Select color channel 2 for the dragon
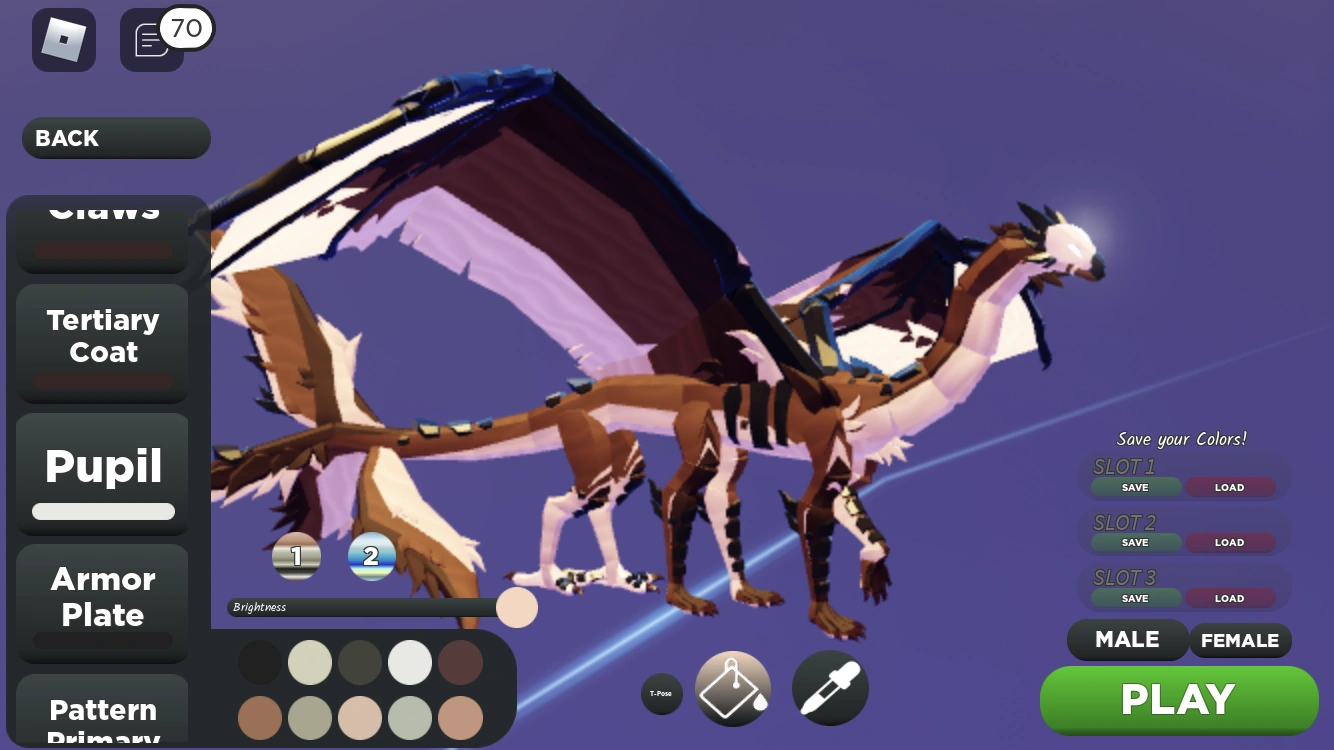The image size is (1334, 750). (x=372, y=556)
